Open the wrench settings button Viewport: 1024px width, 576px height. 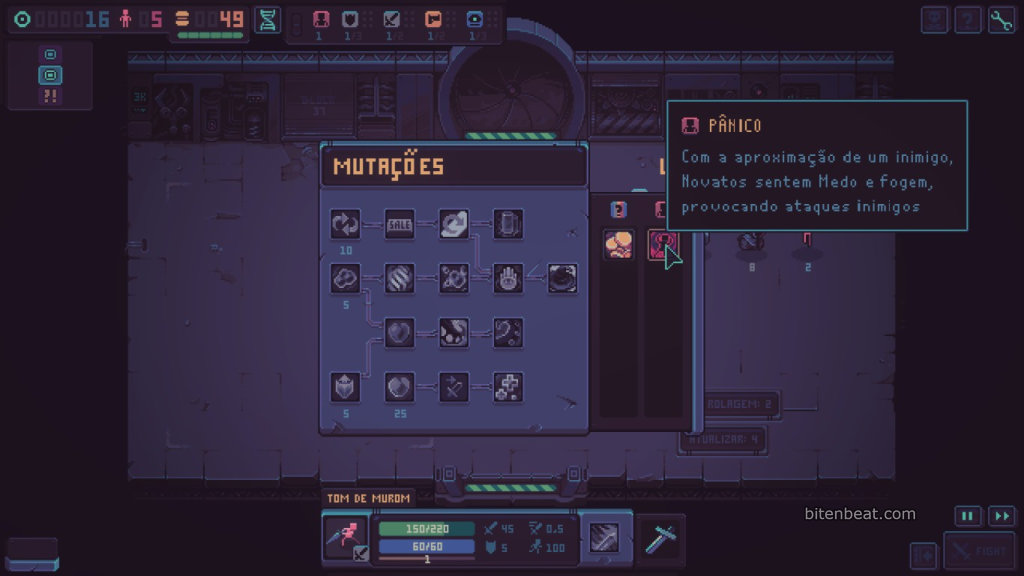(1001, 20)
